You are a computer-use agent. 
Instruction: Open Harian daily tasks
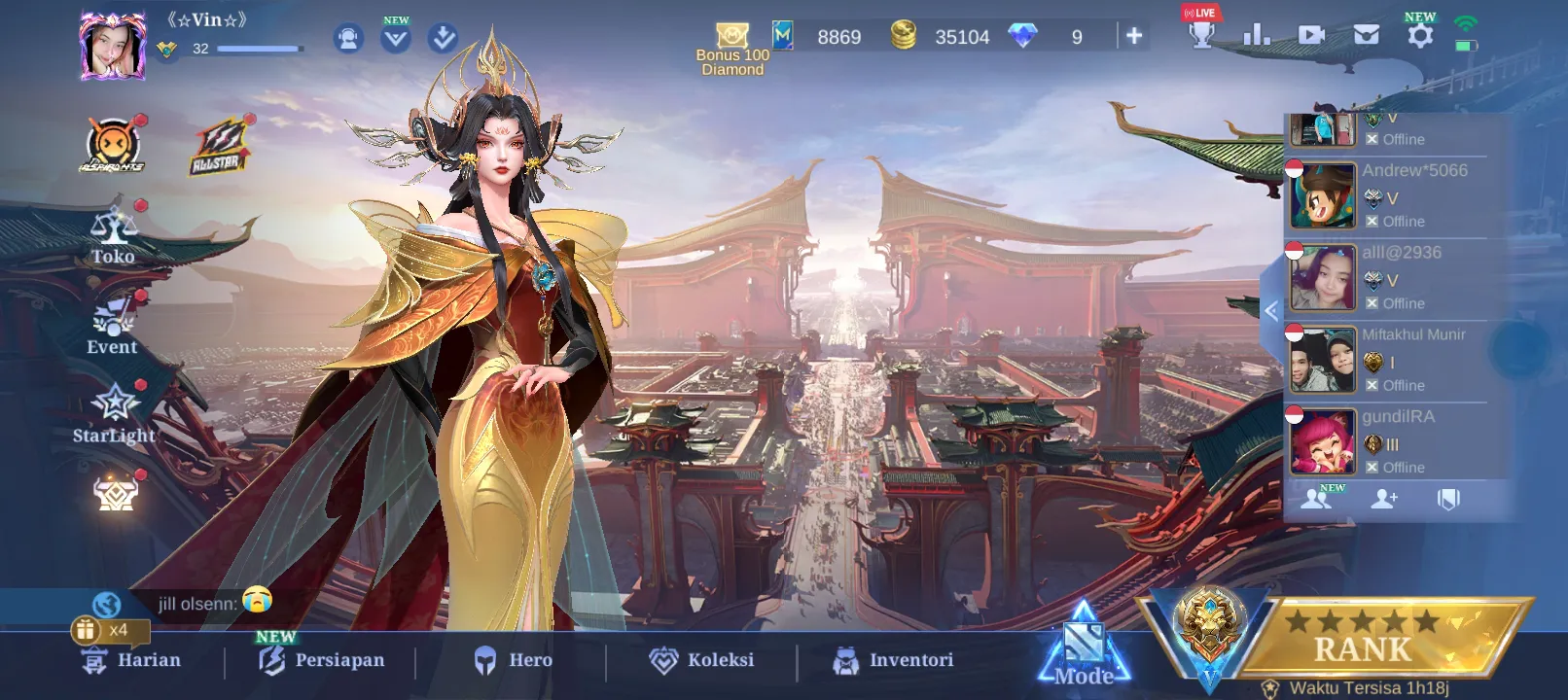click(x=132, y=660)
